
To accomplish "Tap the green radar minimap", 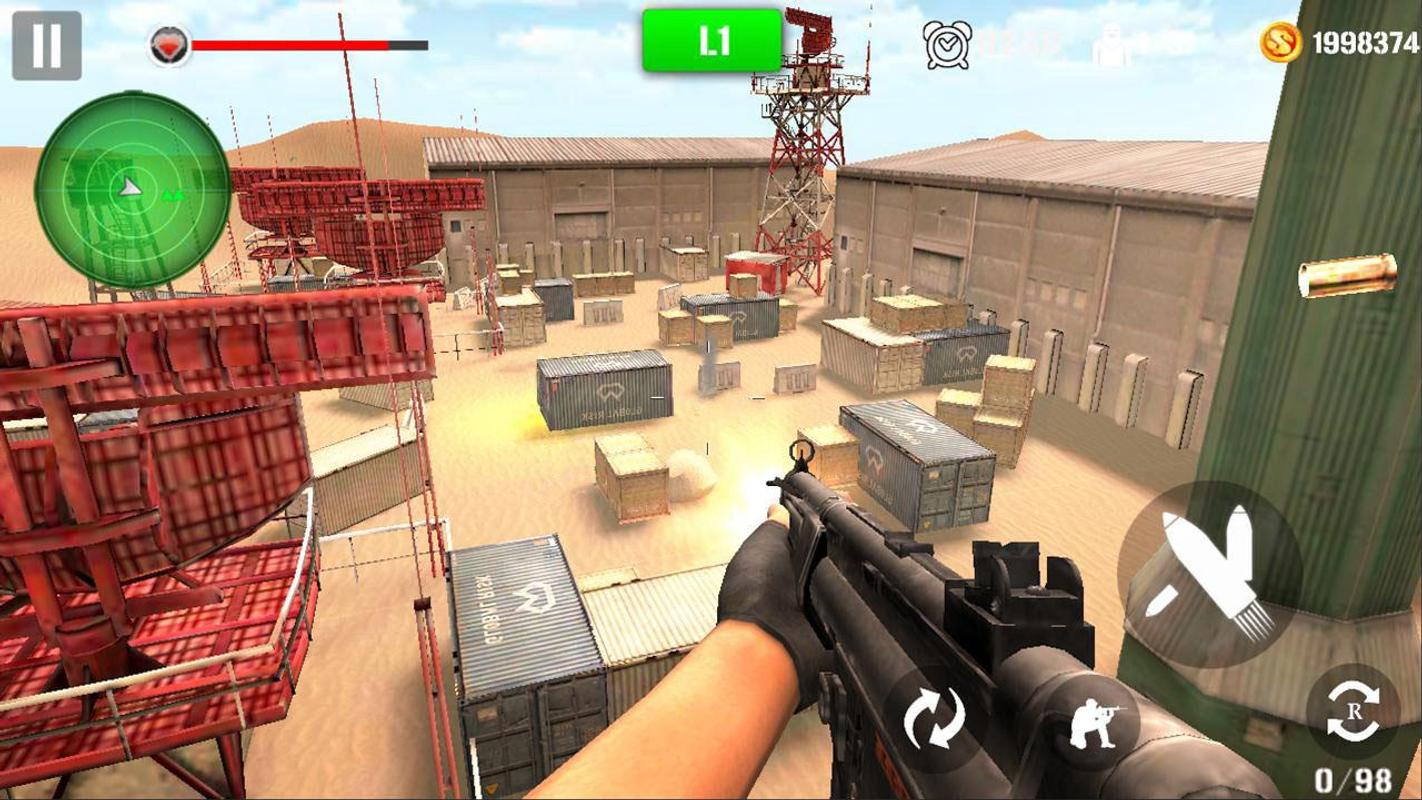I will (132, 189).
